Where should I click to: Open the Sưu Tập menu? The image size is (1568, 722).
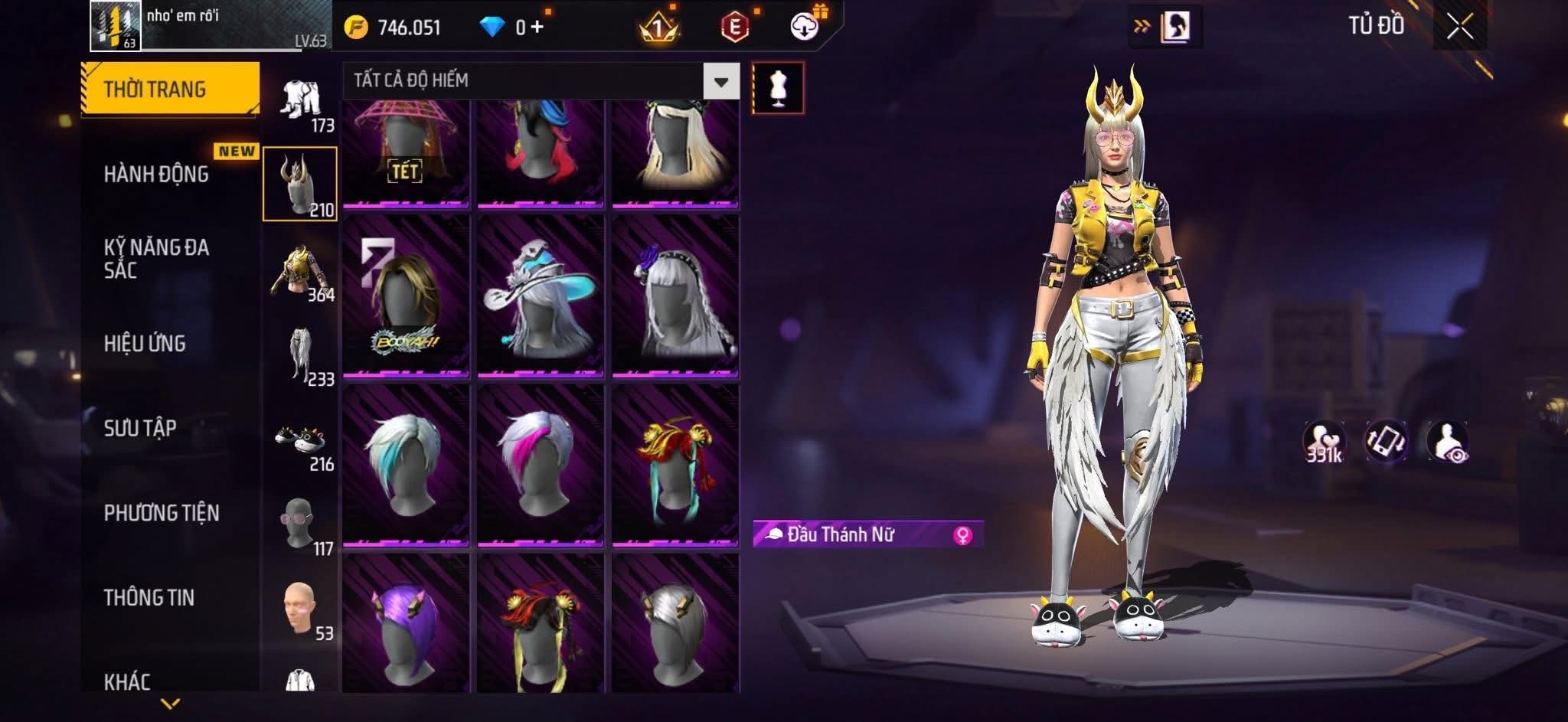coord(140,428)
